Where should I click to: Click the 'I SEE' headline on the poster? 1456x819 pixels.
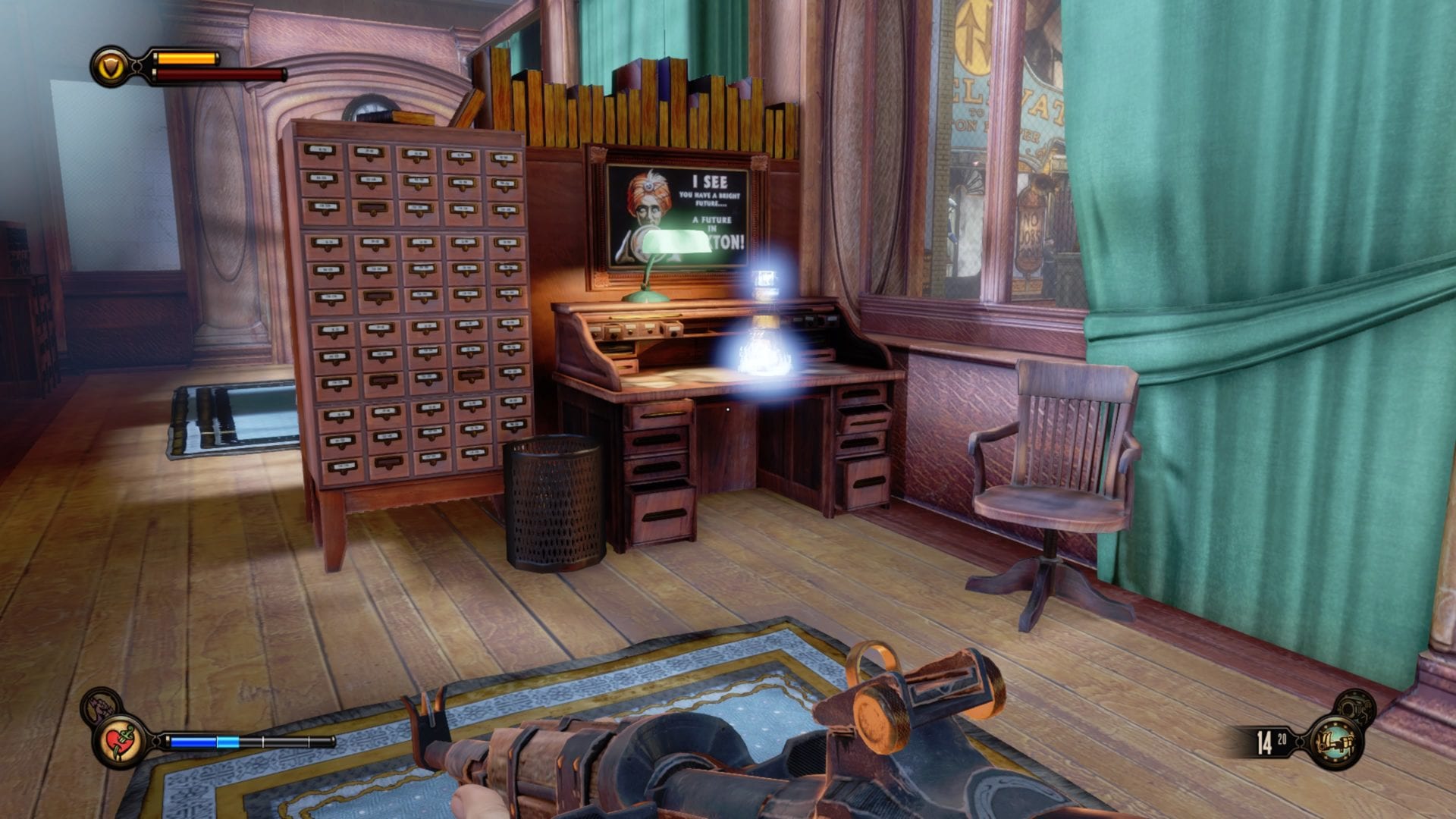click(x=710, y=182)
